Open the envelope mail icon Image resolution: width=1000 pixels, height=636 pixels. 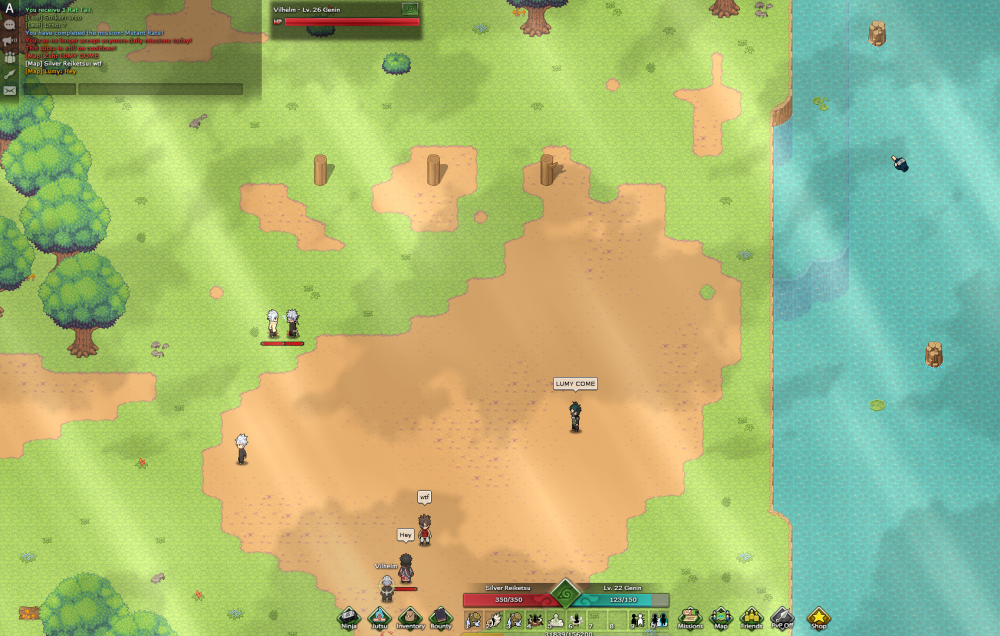point(9,90)
